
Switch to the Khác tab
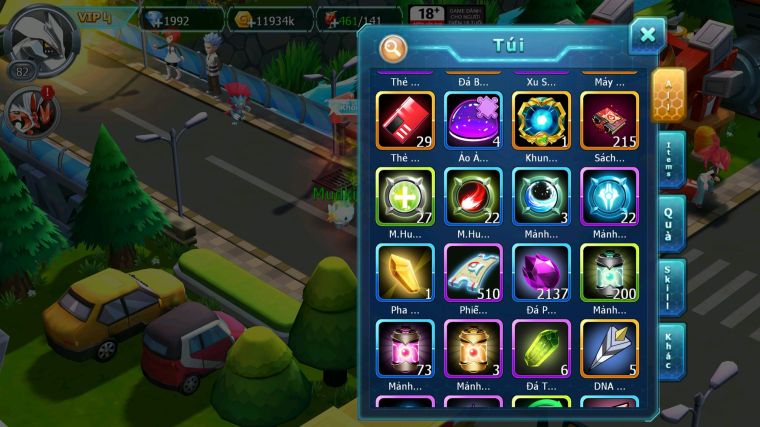pyautogui.click(x=672, y=351)
